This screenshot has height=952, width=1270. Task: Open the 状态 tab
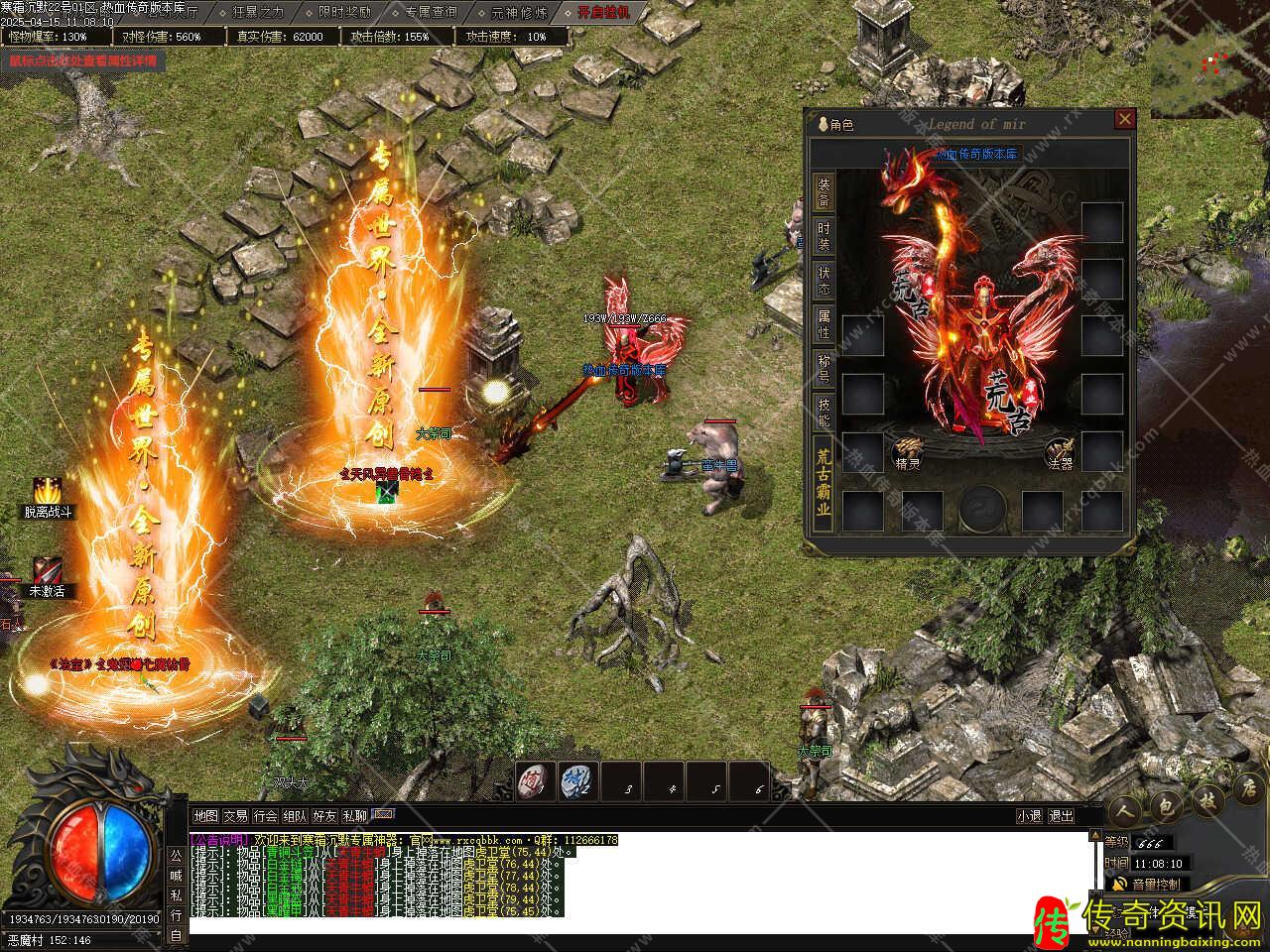(825, 280)
